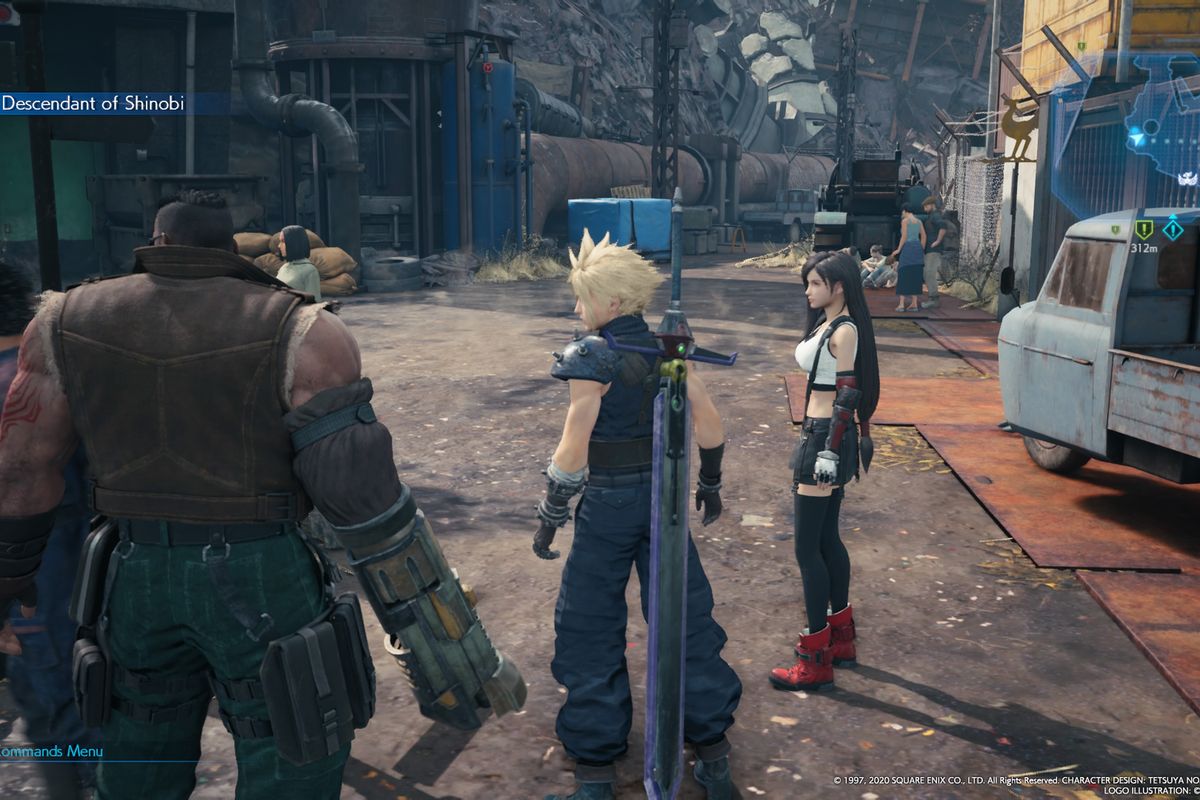Open the Descendant of Shinobi quest tracker
Image resolution: width=1200 pixels, height=800 pixels.
tap(95, 103)
